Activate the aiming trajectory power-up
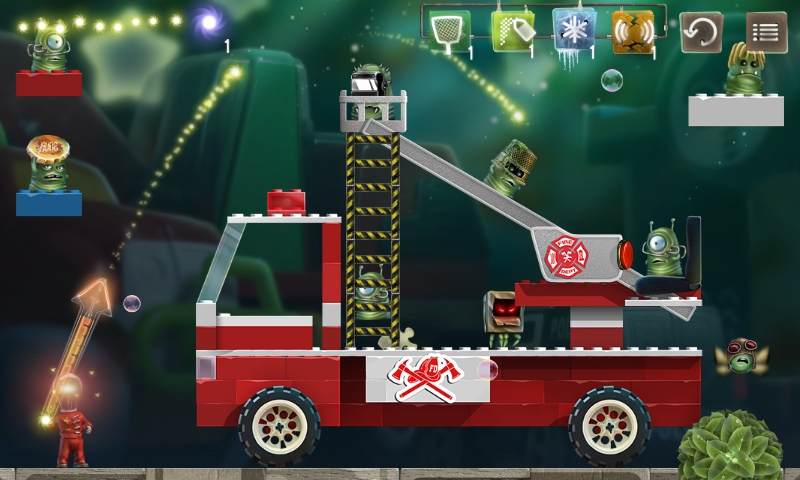 pyautogui.click(x=511, y=31)
